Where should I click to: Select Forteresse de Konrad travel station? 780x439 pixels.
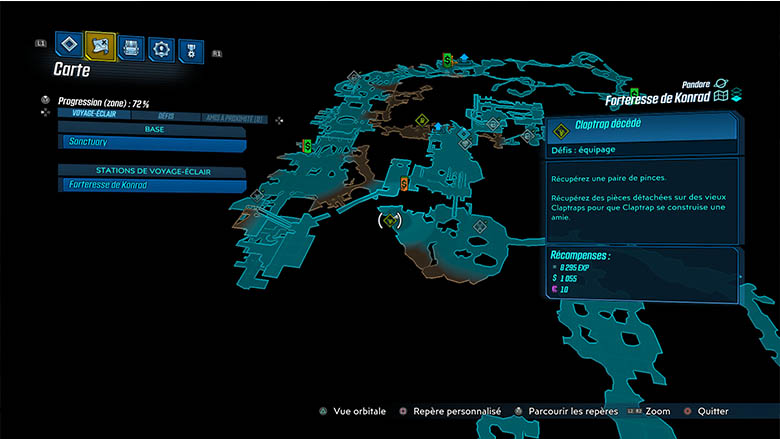point(152,185)
